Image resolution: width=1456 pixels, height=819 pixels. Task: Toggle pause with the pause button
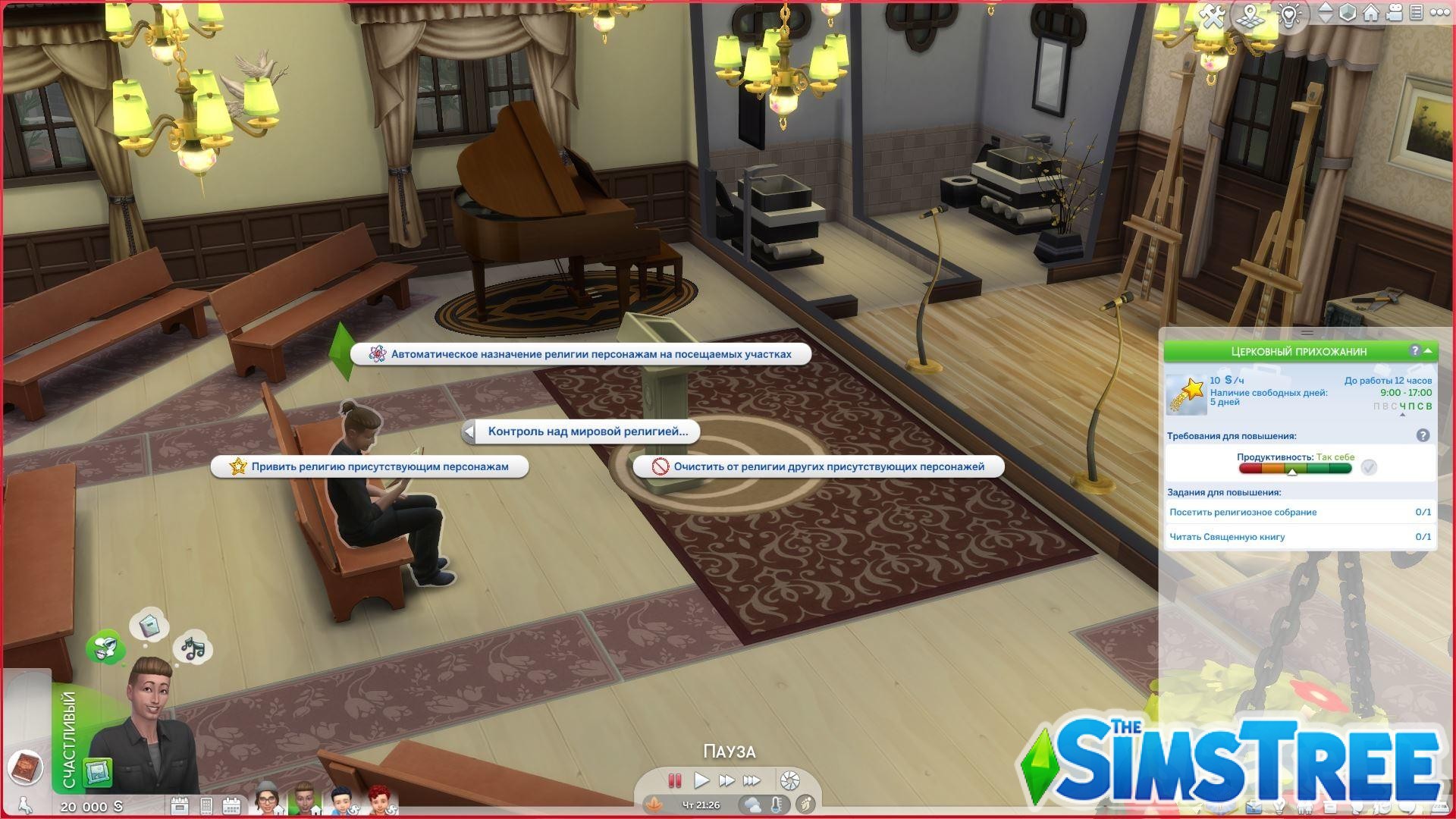point(674,780)
